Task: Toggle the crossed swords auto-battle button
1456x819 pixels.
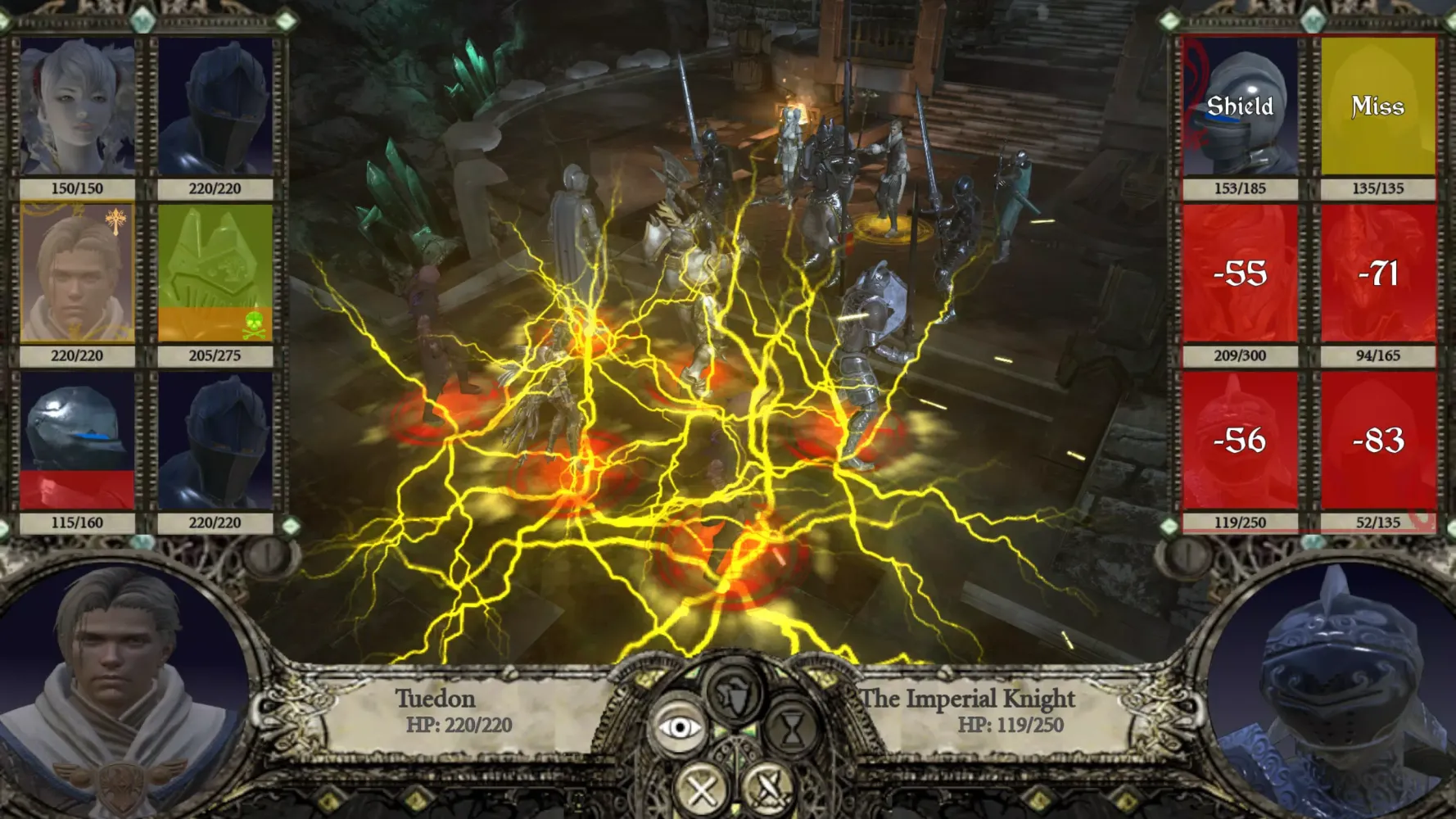Action: pos(769,789)
